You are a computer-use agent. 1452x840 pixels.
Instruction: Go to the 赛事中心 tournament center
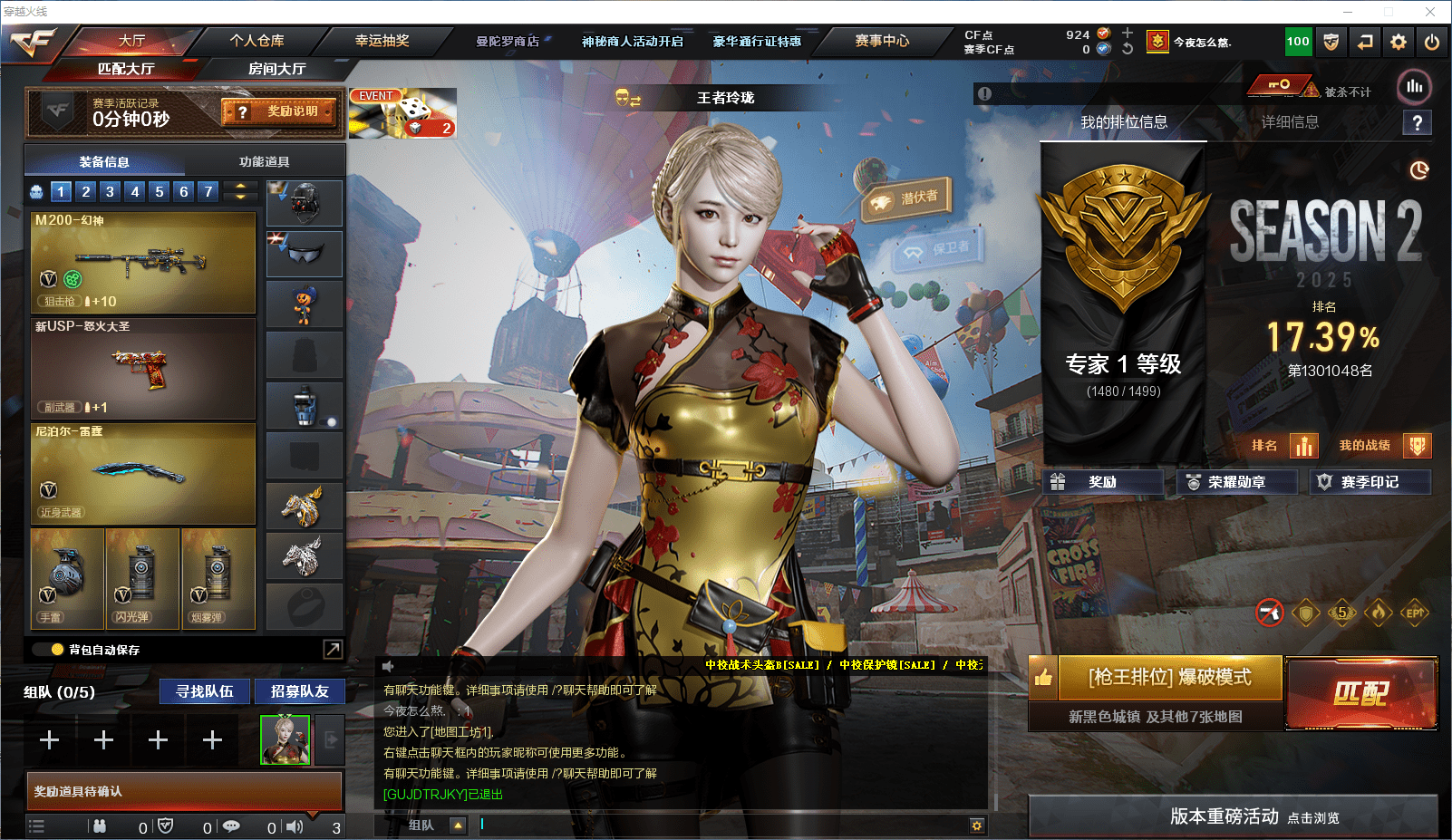click(881, 41)
